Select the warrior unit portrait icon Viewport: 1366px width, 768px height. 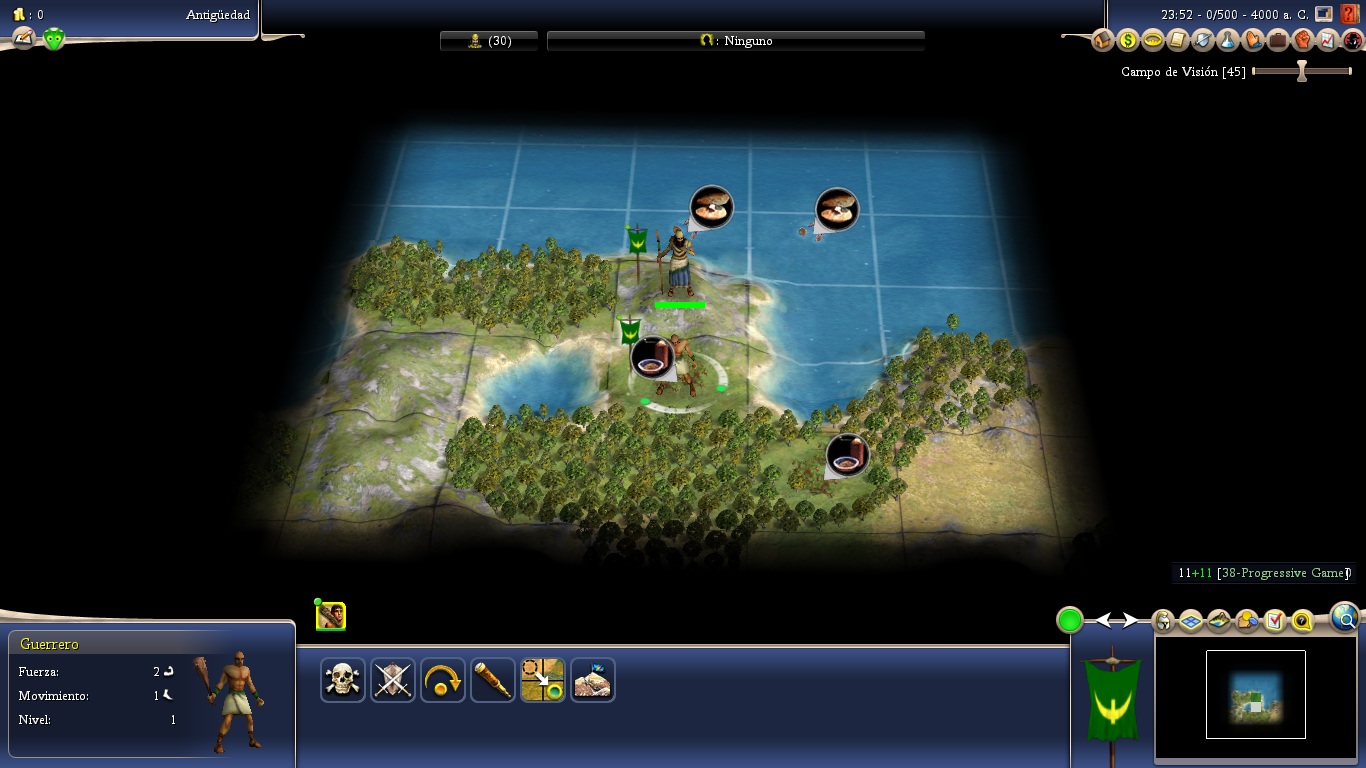(331, 616)
